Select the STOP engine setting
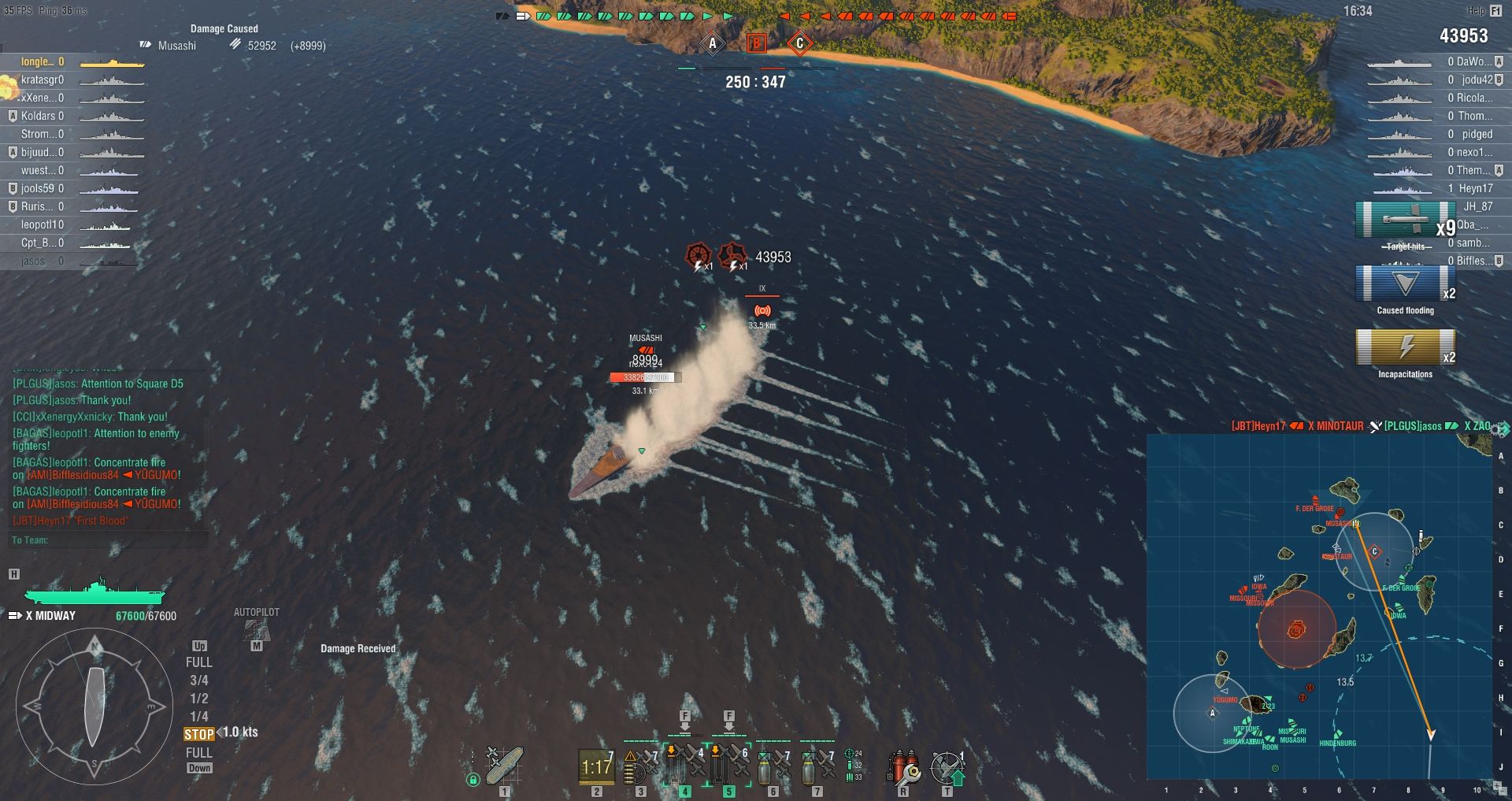 point(198,734)
